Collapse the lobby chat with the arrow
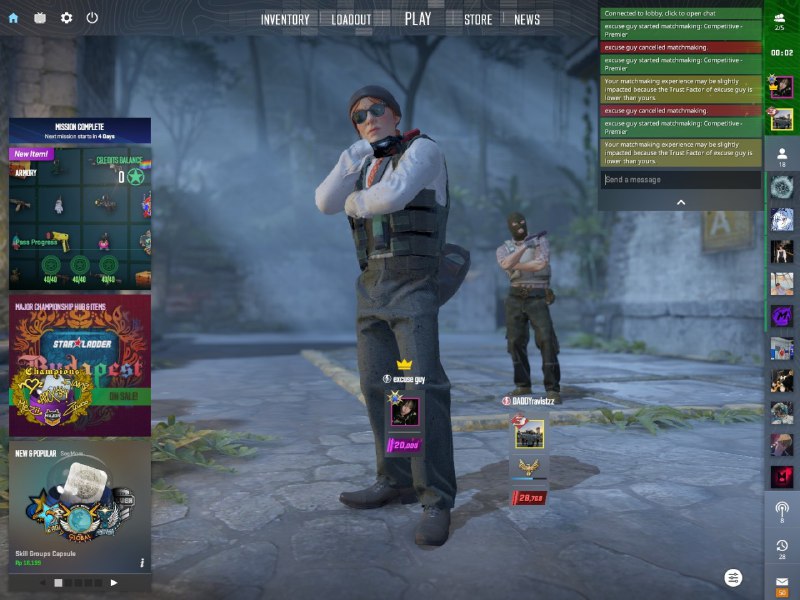800x600 pixels. tap(681, 202)
